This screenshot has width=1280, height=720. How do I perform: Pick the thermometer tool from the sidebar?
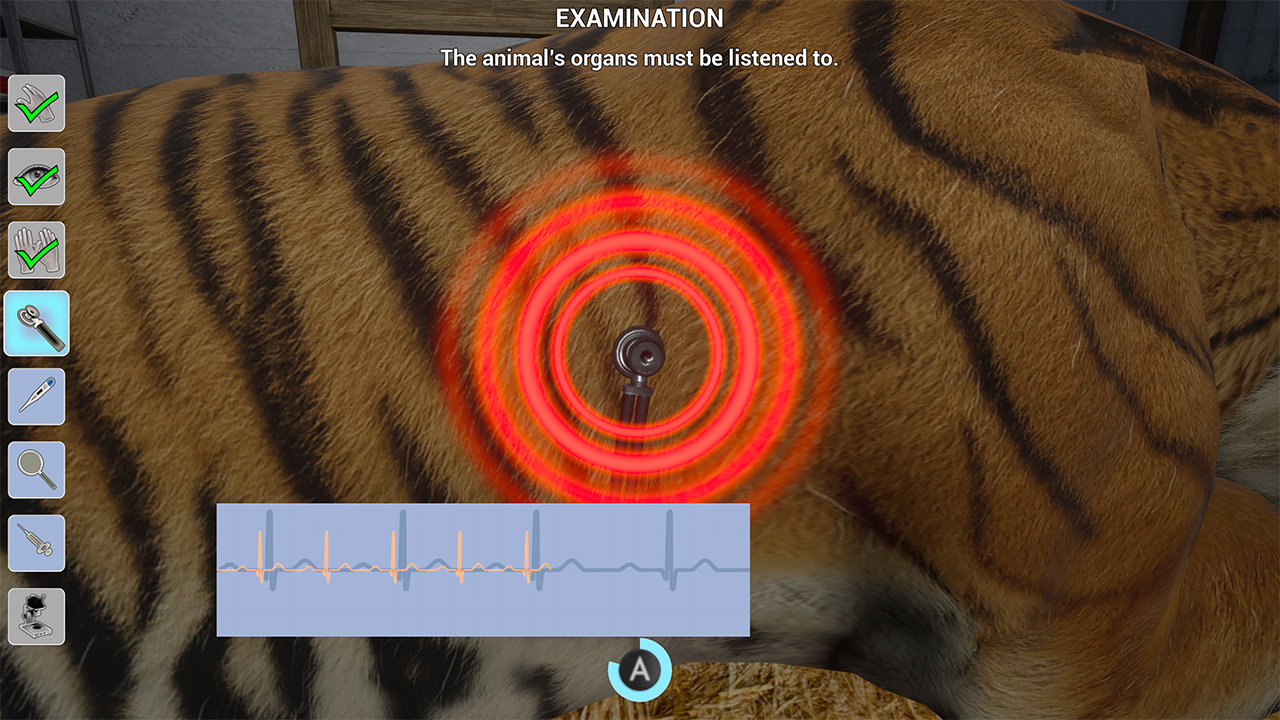[x=36, y=396]
